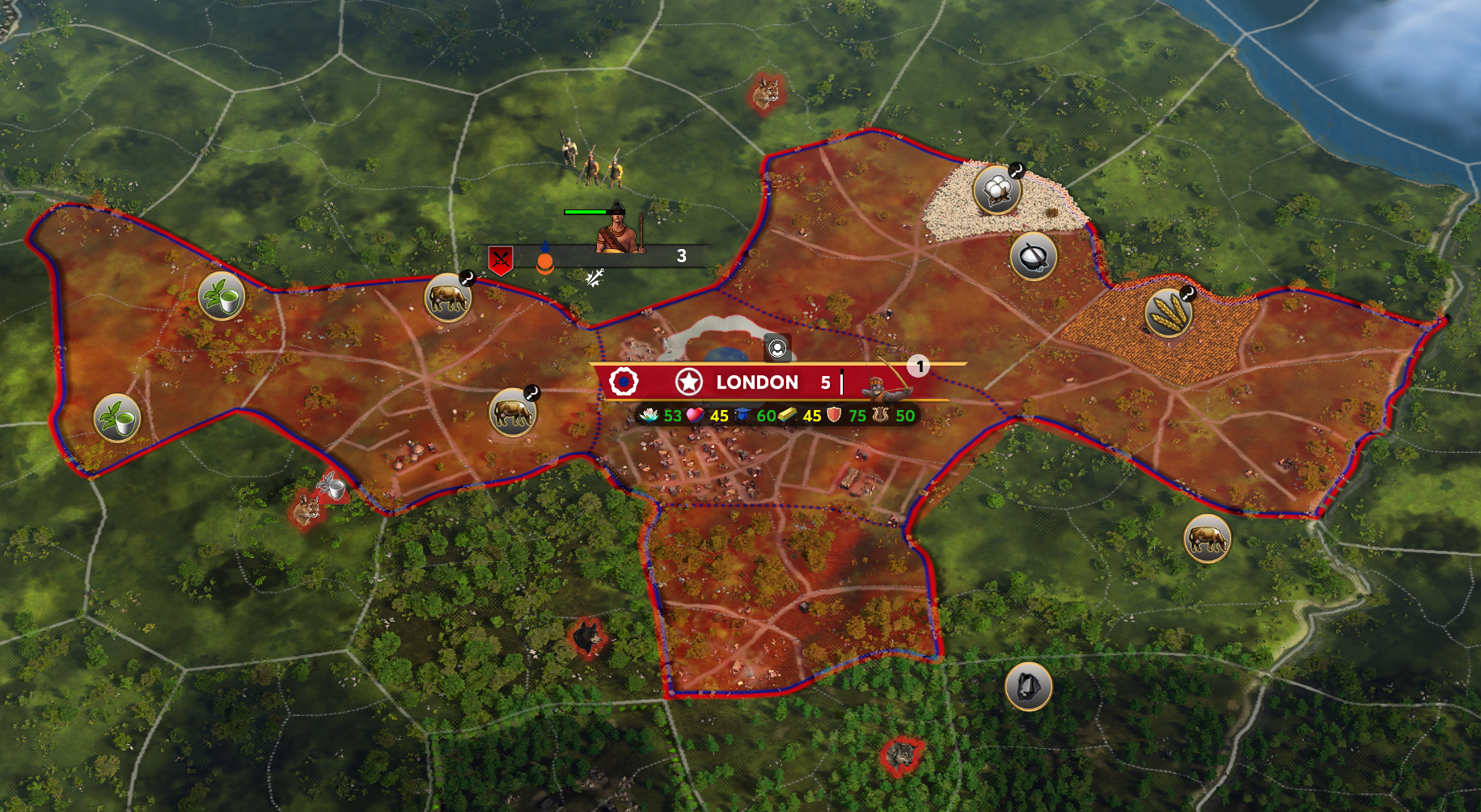Select the cattle icon outside the city border
Screen dimensions: 1481x812
click(1207, 539)
